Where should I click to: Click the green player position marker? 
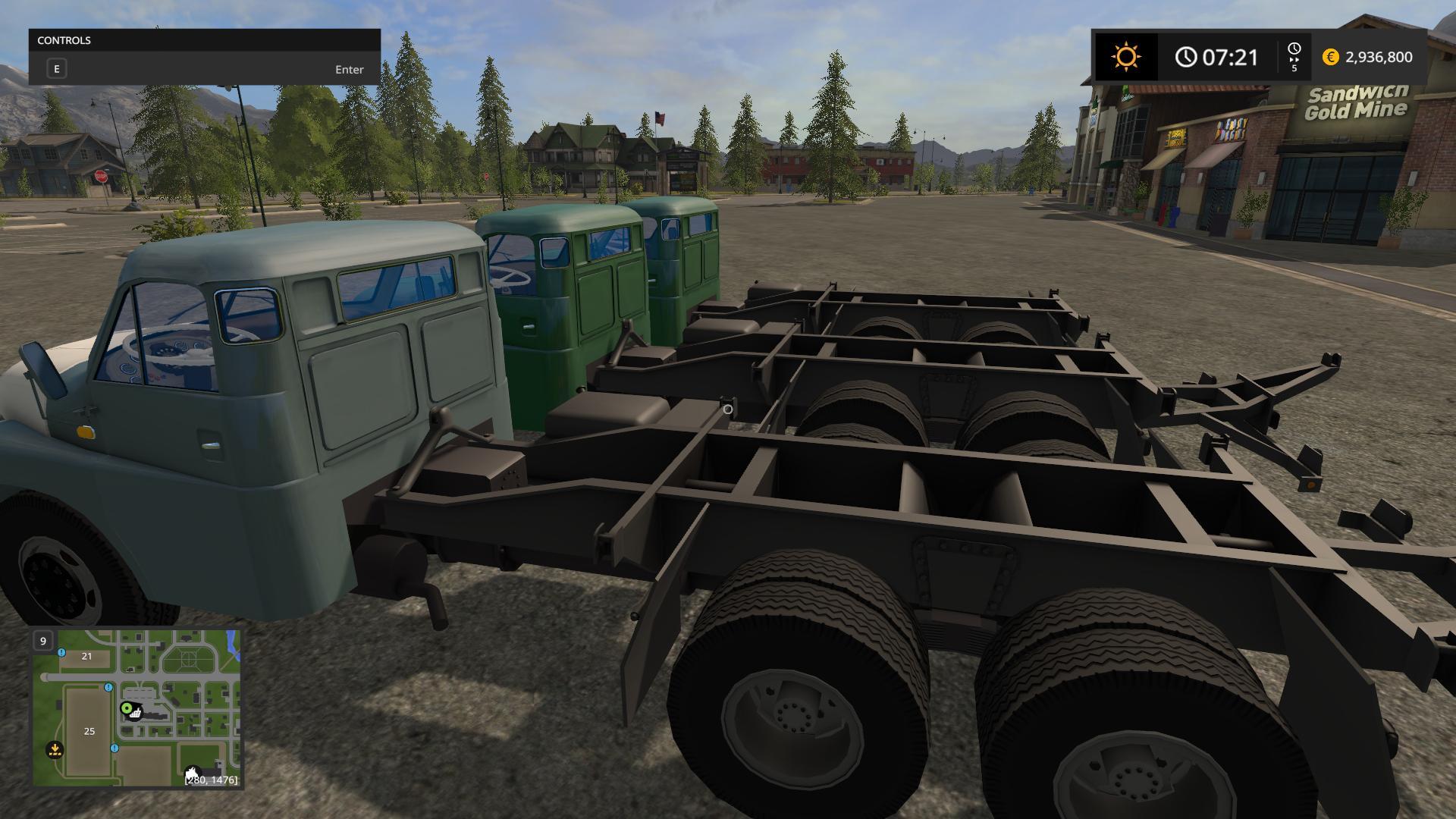(126, 708)
